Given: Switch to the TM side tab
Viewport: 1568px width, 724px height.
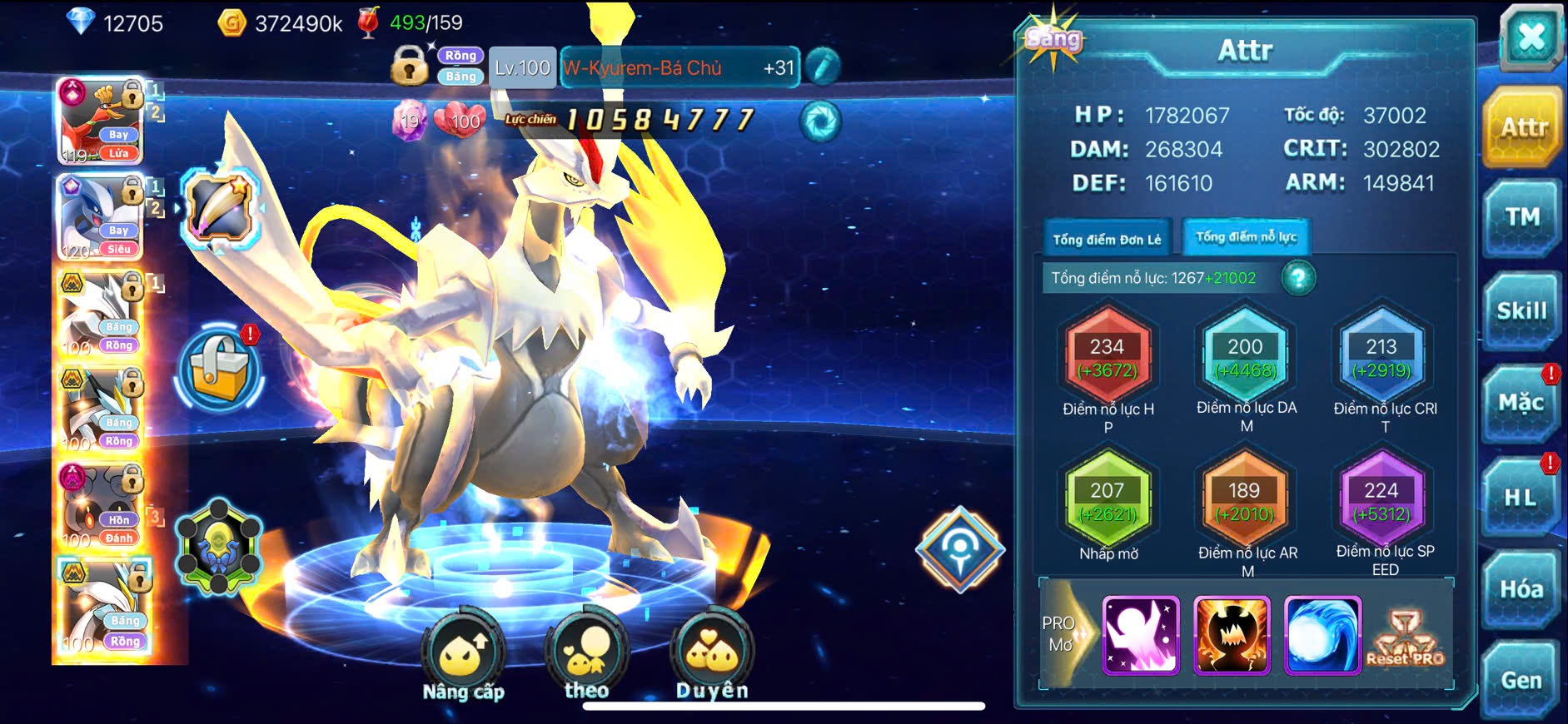Looking at the screenshot, I should click(1521, 218).
